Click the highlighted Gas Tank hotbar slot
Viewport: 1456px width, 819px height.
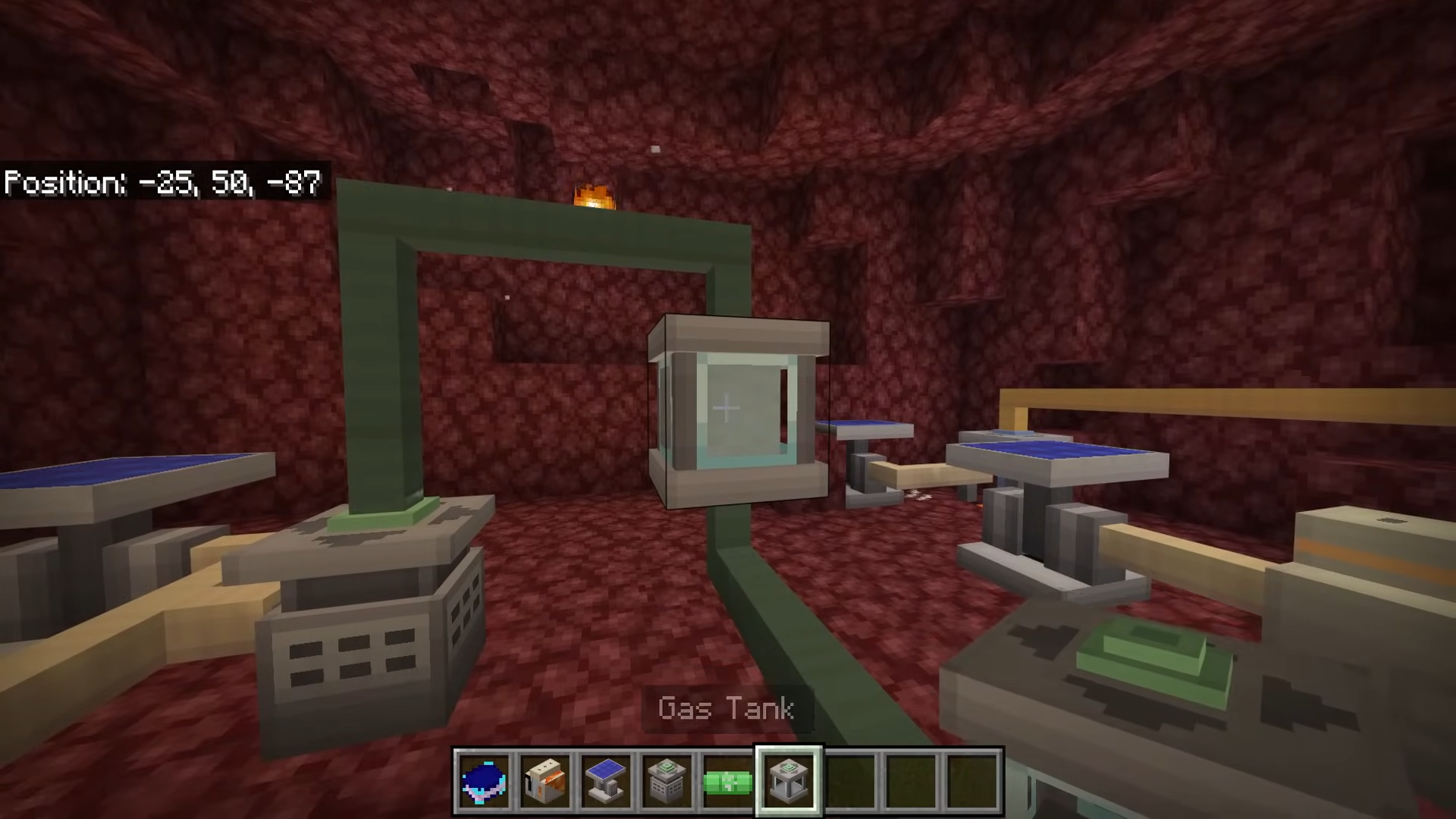coord(788,782)
